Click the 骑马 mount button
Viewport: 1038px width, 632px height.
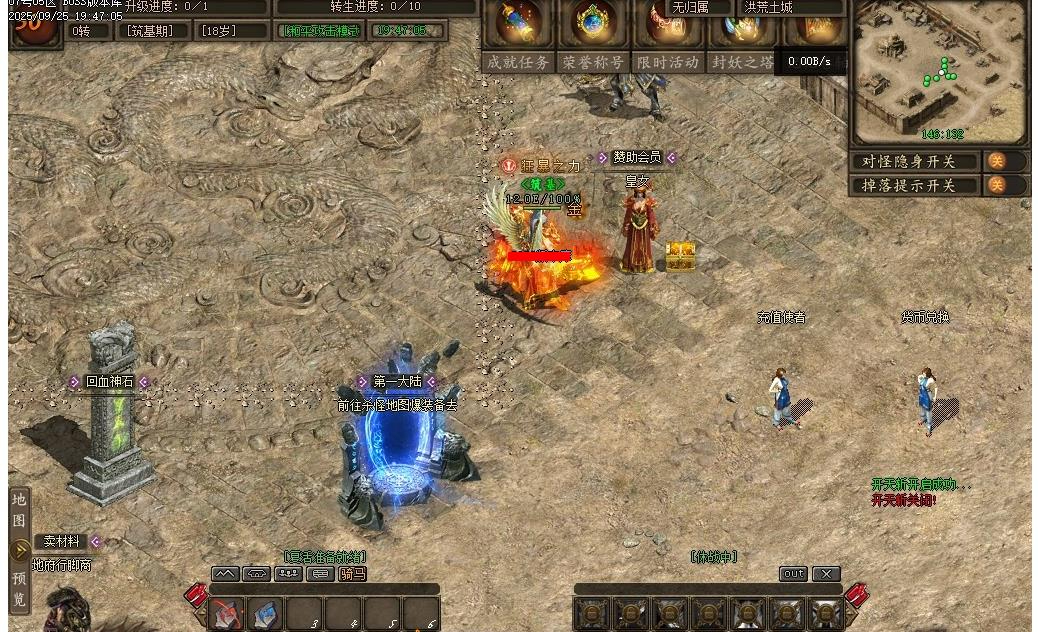[x=353, y=574]
